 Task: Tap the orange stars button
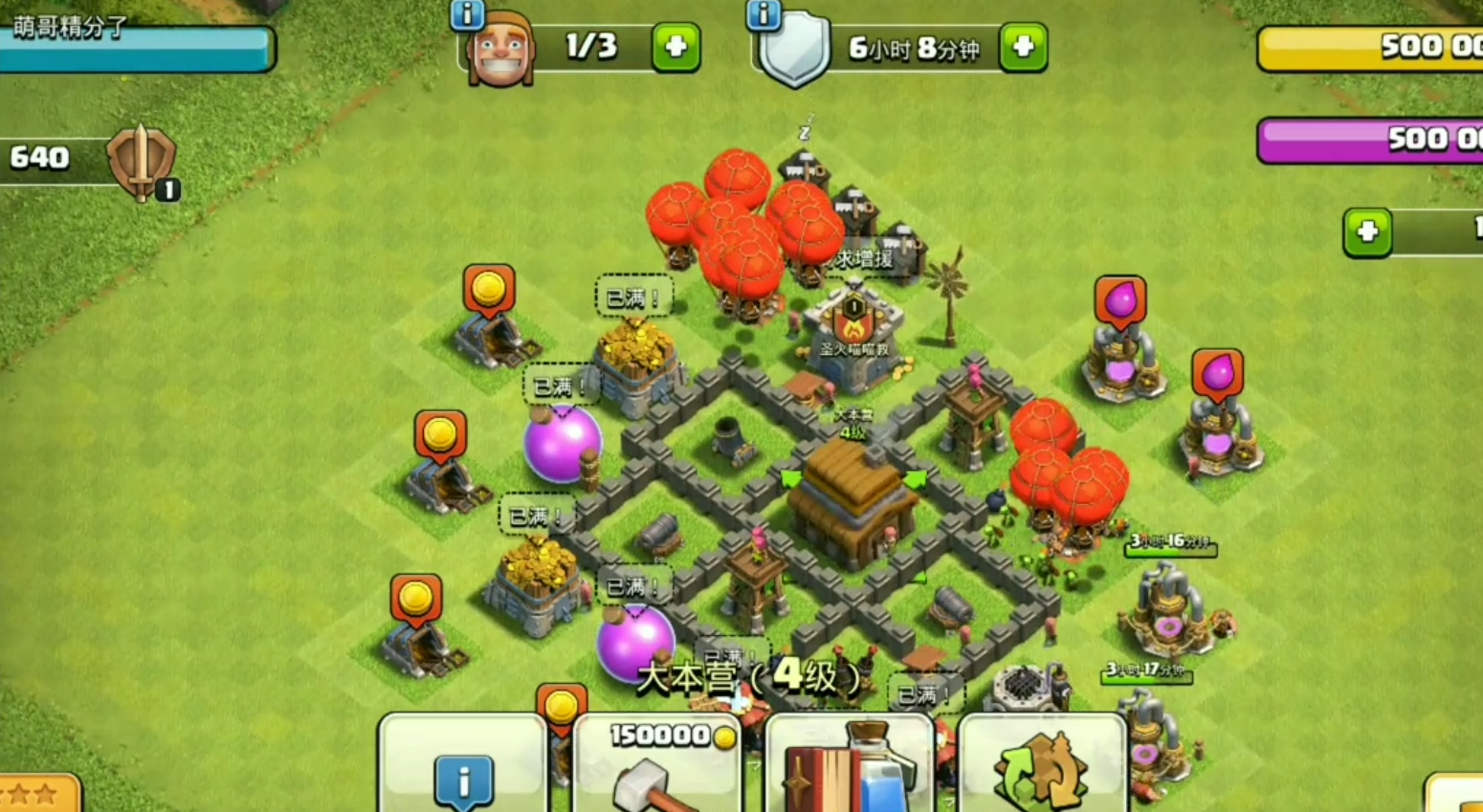tap(38, 794)
